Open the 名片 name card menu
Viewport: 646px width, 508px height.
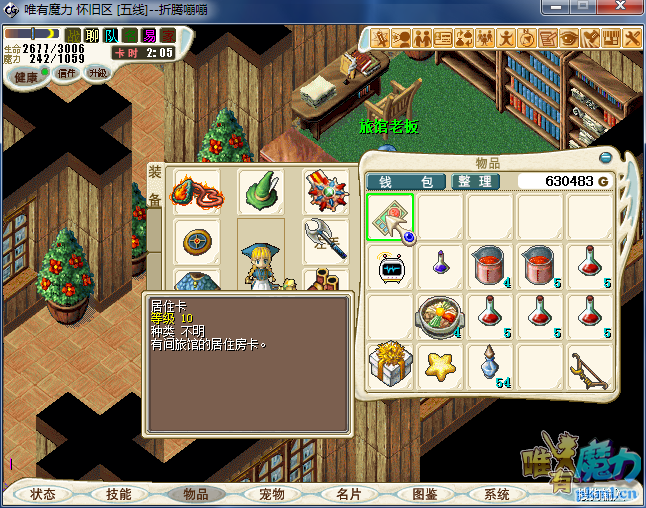[348, 494]
